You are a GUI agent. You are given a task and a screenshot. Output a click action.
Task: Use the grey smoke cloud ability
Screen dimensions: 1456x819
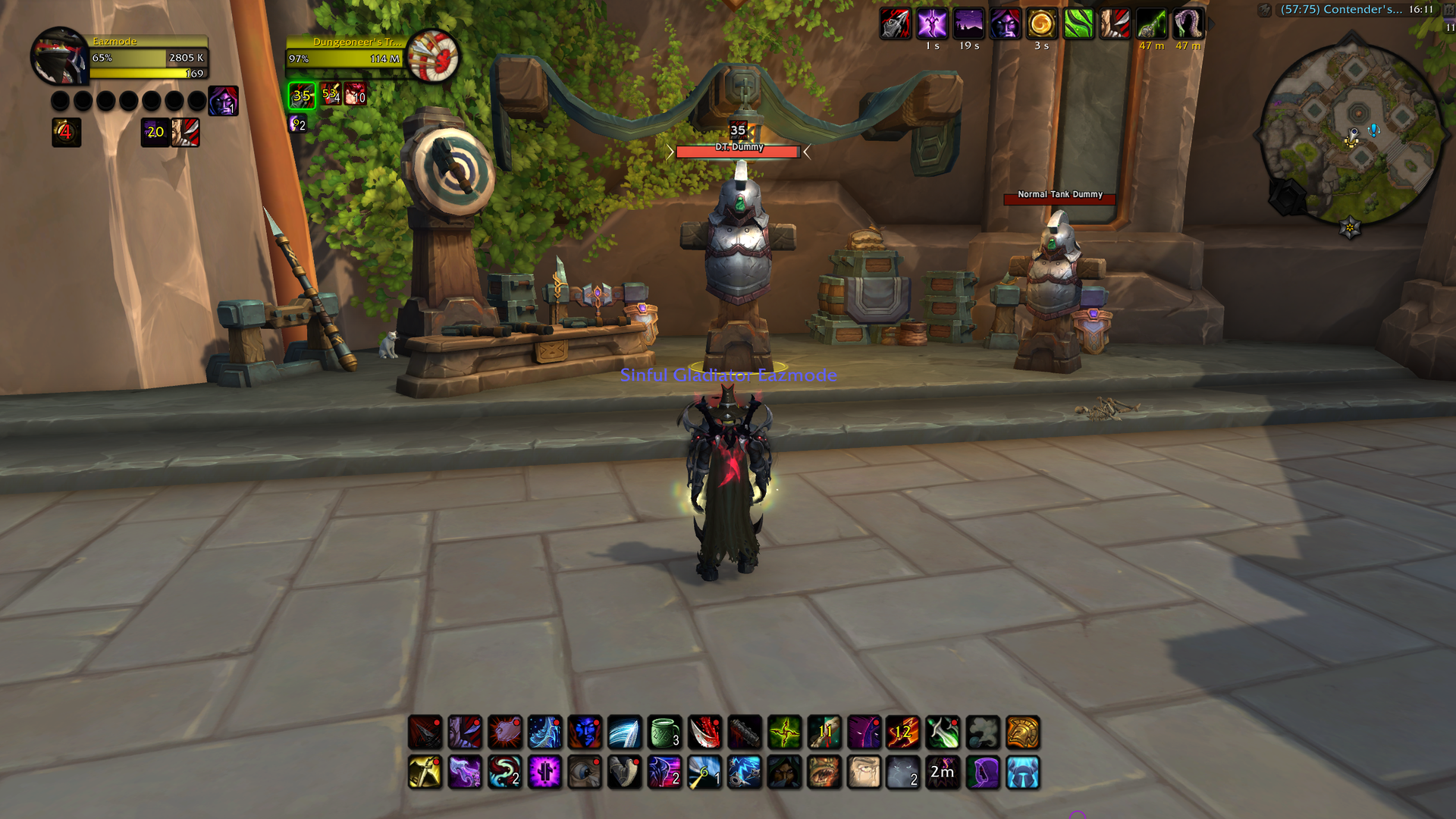(x=983, y=733)
